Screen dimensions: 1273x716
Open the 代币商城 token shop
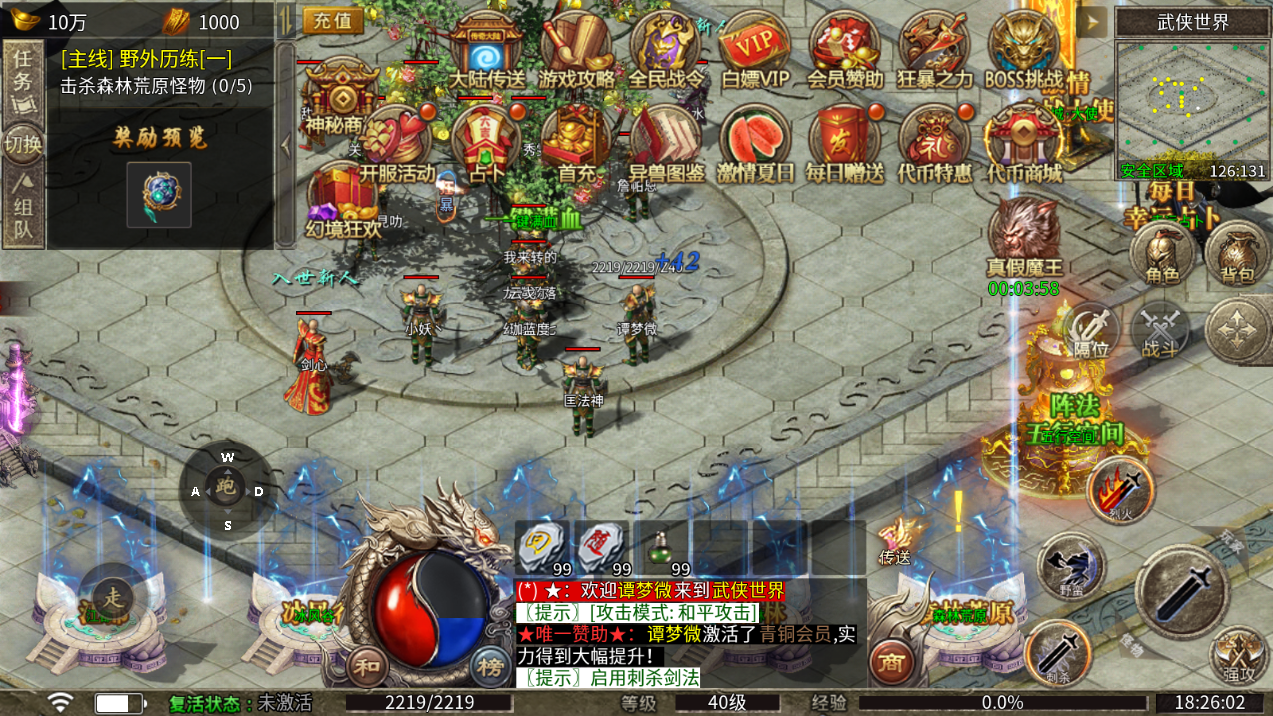click(1023, 142)
